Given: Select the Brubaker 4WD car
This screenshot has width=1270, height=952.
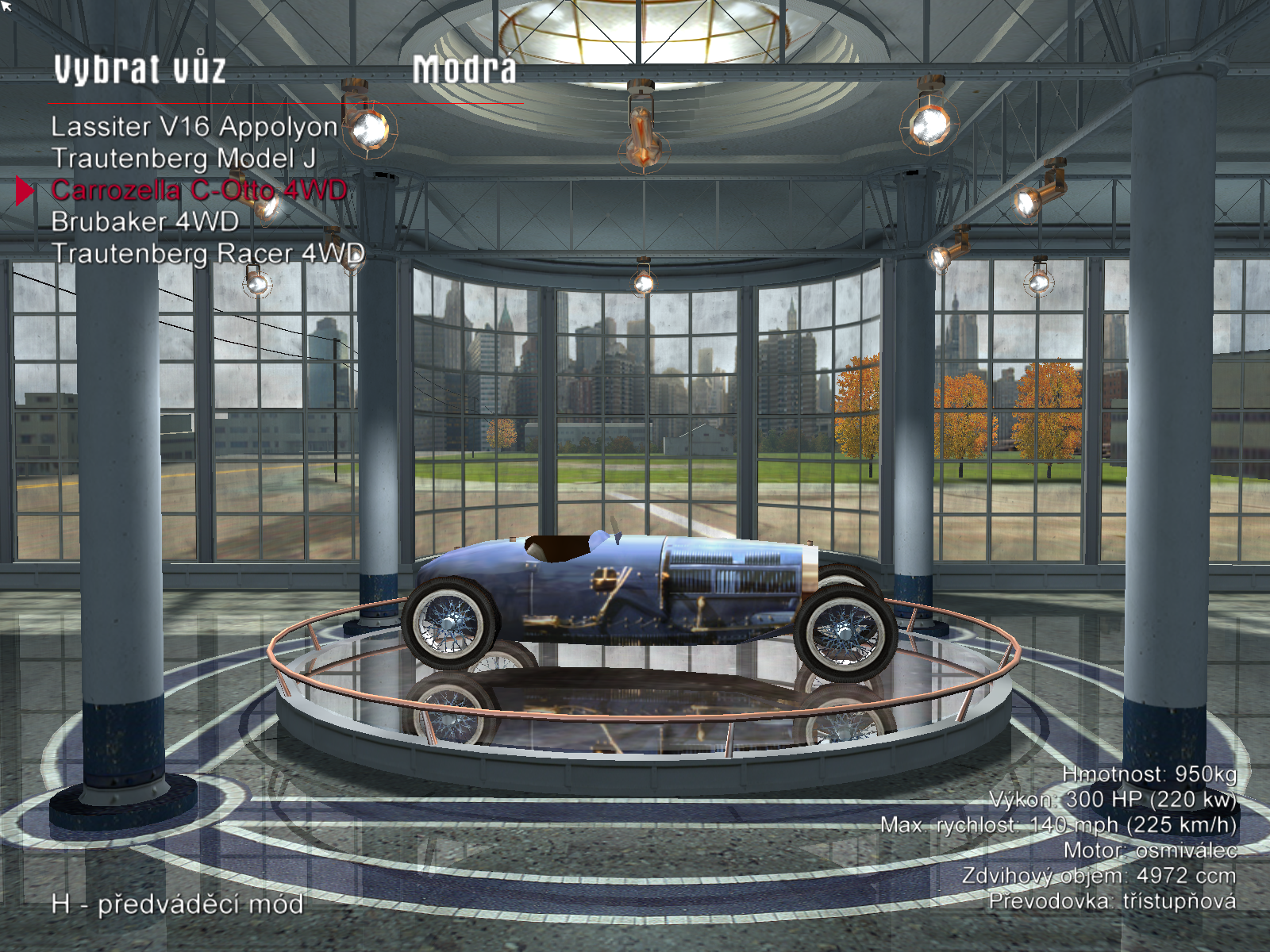Looking at the screenshot, I should (144, 221).
